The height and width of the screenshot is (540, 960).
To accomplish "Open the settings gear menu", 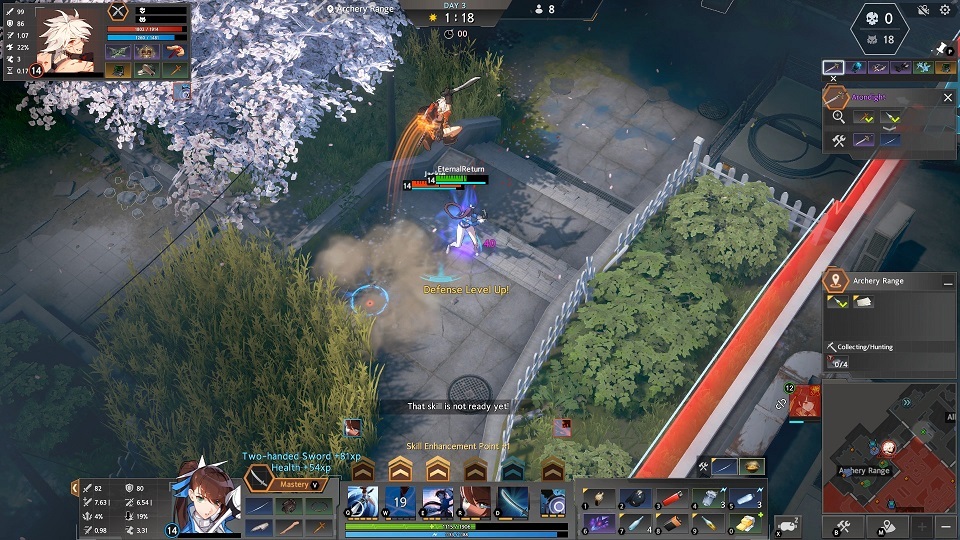I will coord(945,11).
